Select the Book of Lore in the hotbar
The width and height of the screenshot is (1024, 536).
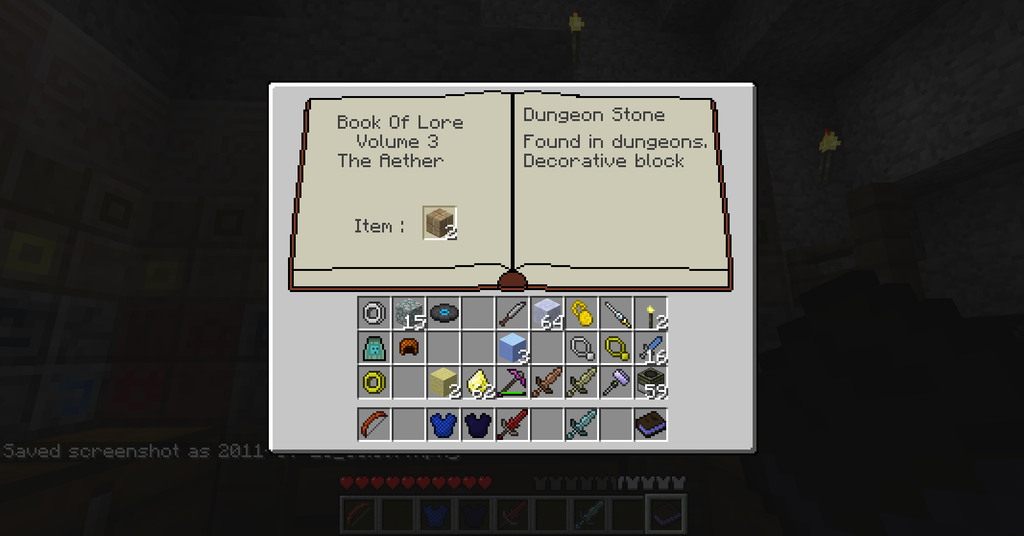[650, 424]
